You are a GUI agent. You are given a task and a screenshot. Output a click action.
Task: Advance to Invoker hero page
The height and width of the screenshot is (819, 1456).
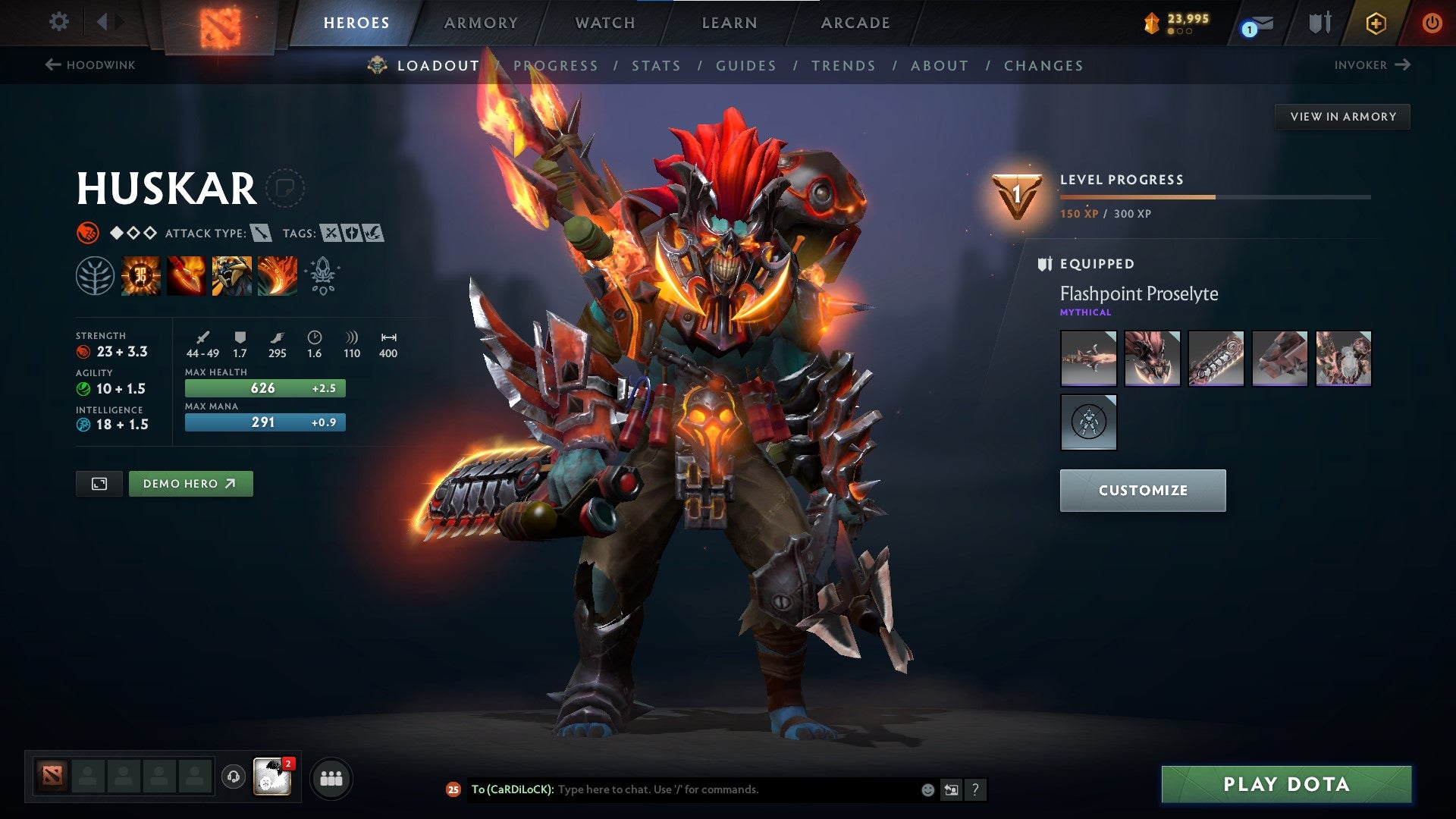(x=1373, y=65)
